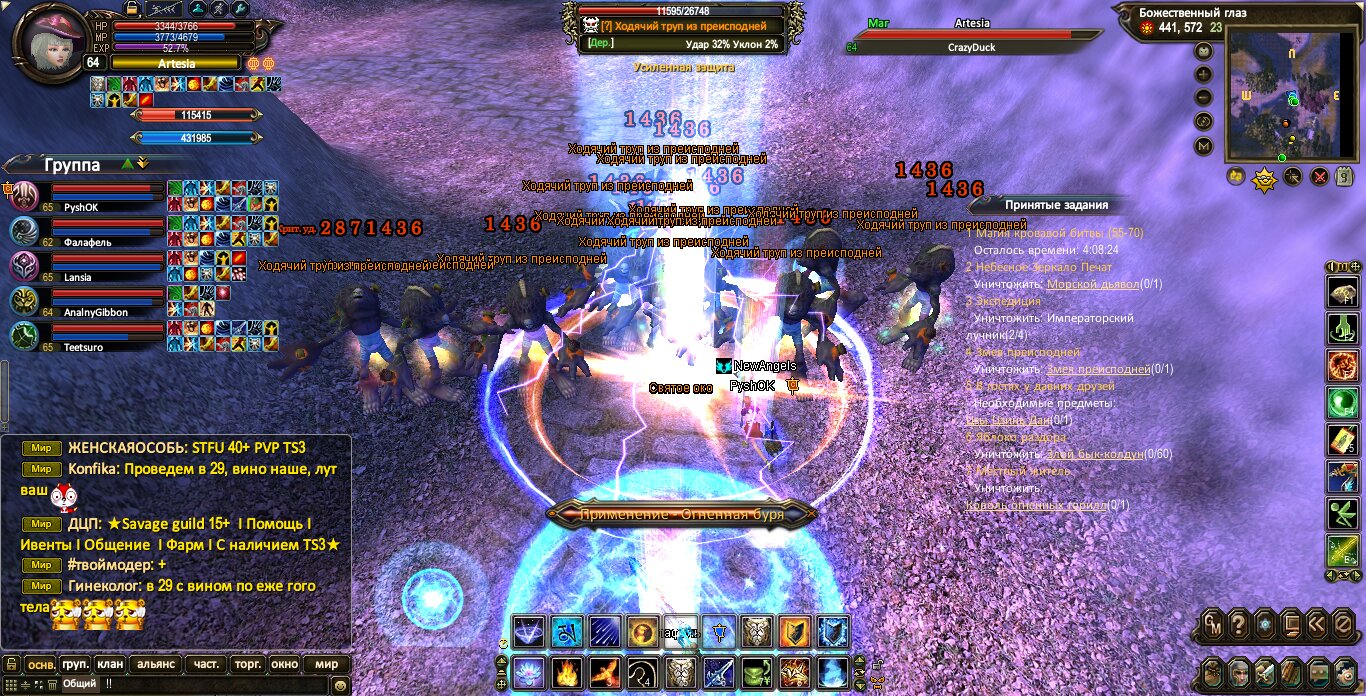The image size is (1366, 696).
Task: Zoom in the minimap with plus button
Action: (x=1203, y=74)
